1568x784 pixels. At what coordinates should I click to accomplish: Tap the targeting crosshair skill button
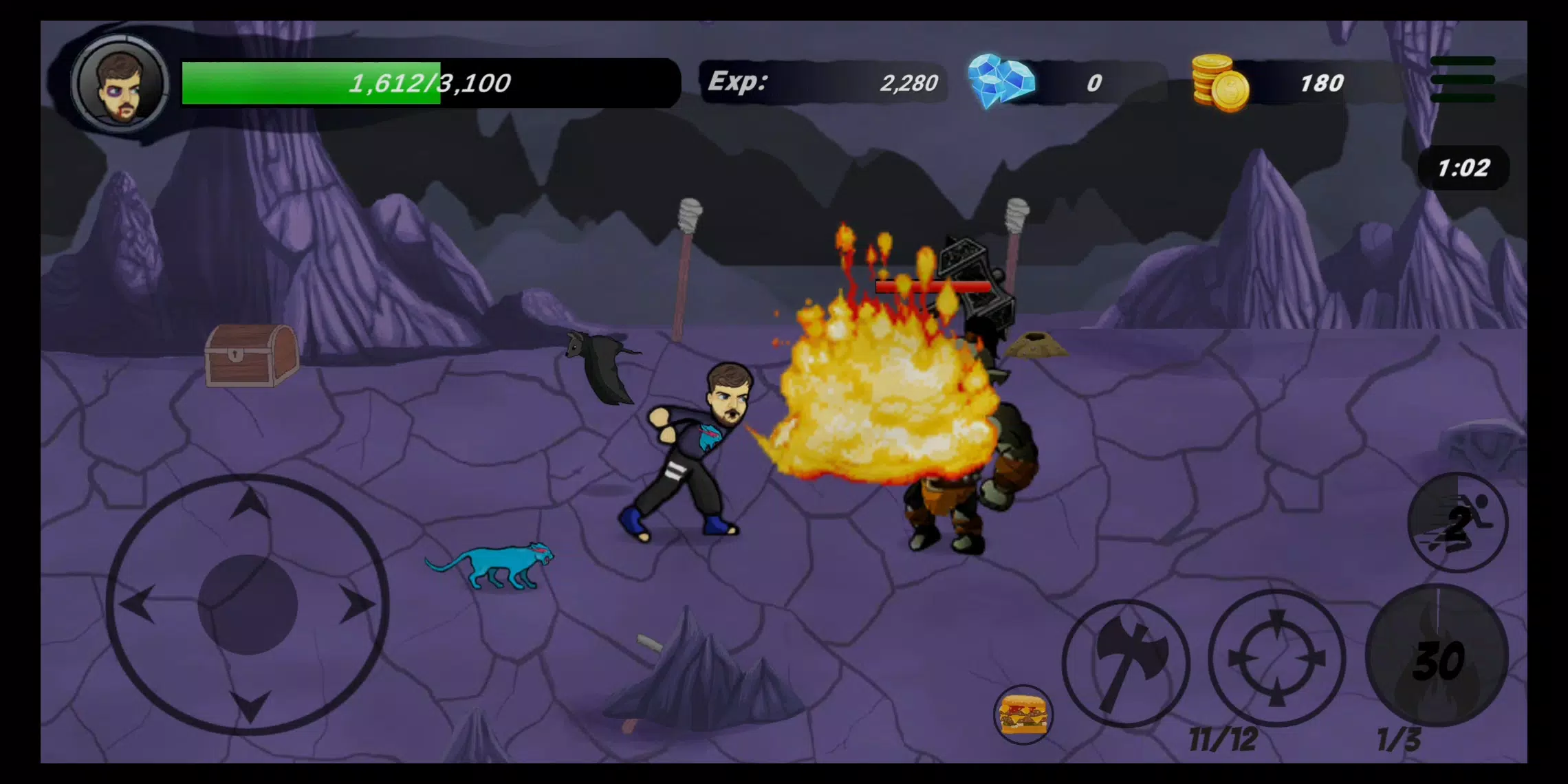[1277, 662]
